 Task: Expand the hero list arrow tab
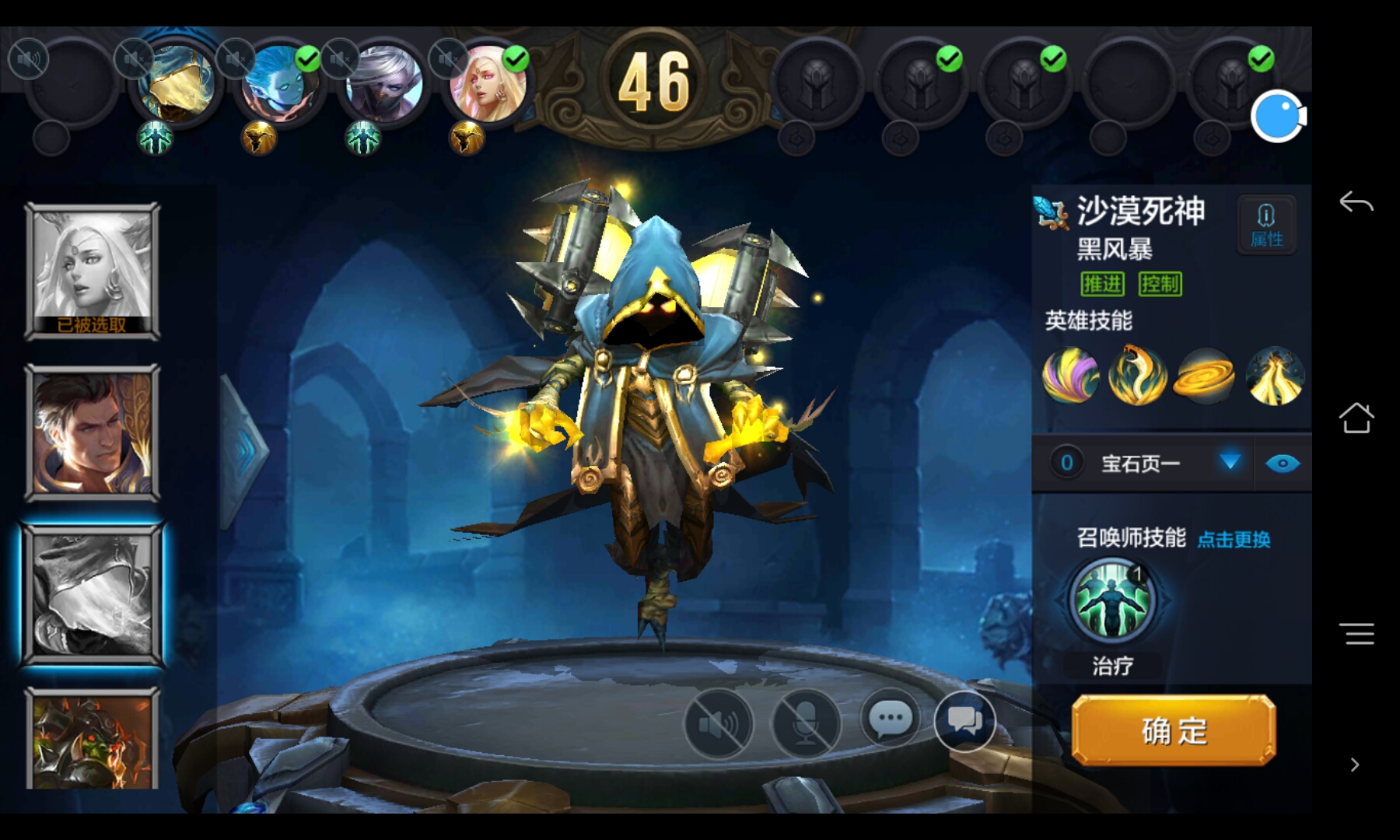point(244,451)
